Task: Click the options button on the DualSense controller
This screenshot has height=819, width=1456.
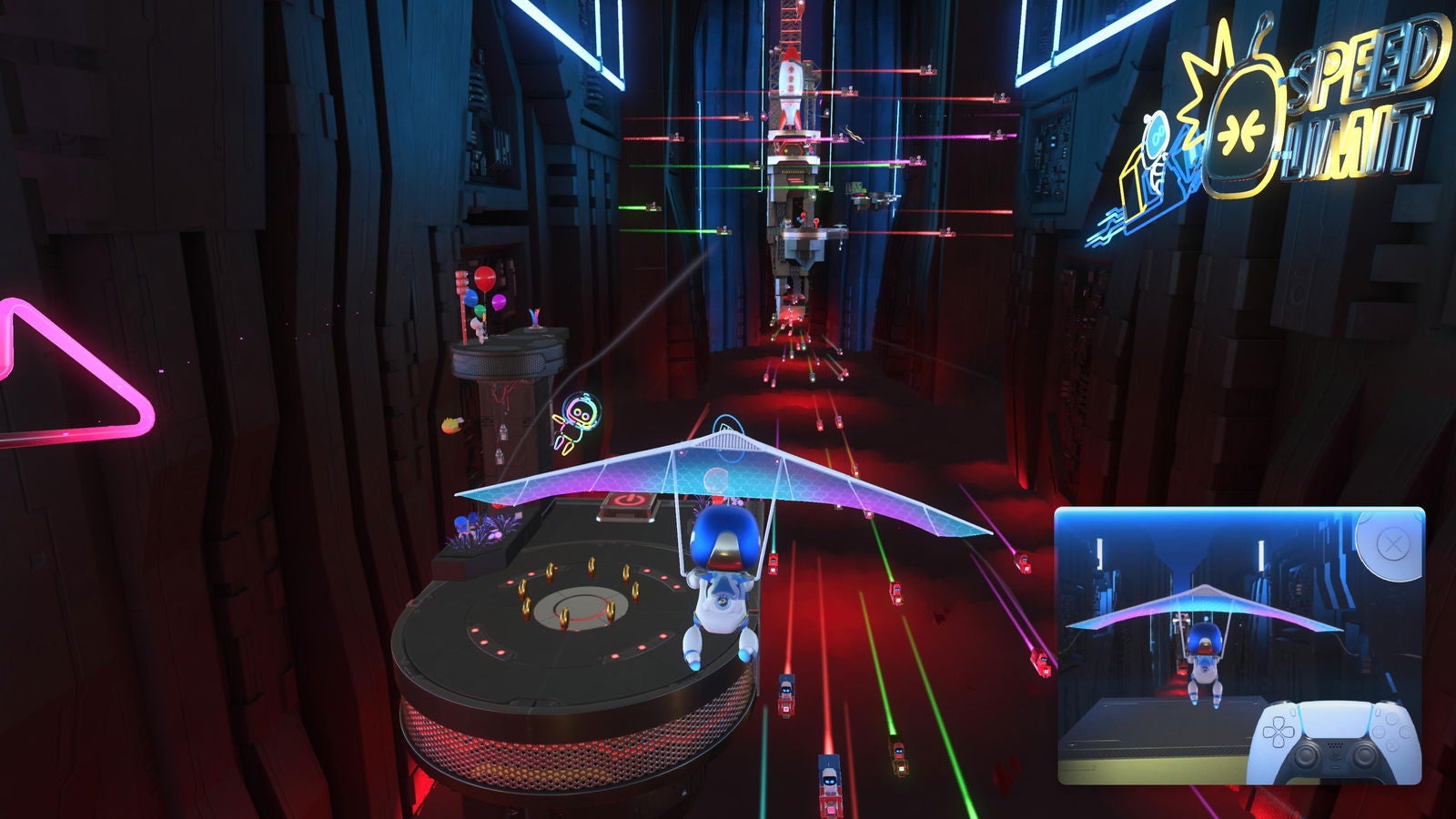Action: click(1378, 712)
